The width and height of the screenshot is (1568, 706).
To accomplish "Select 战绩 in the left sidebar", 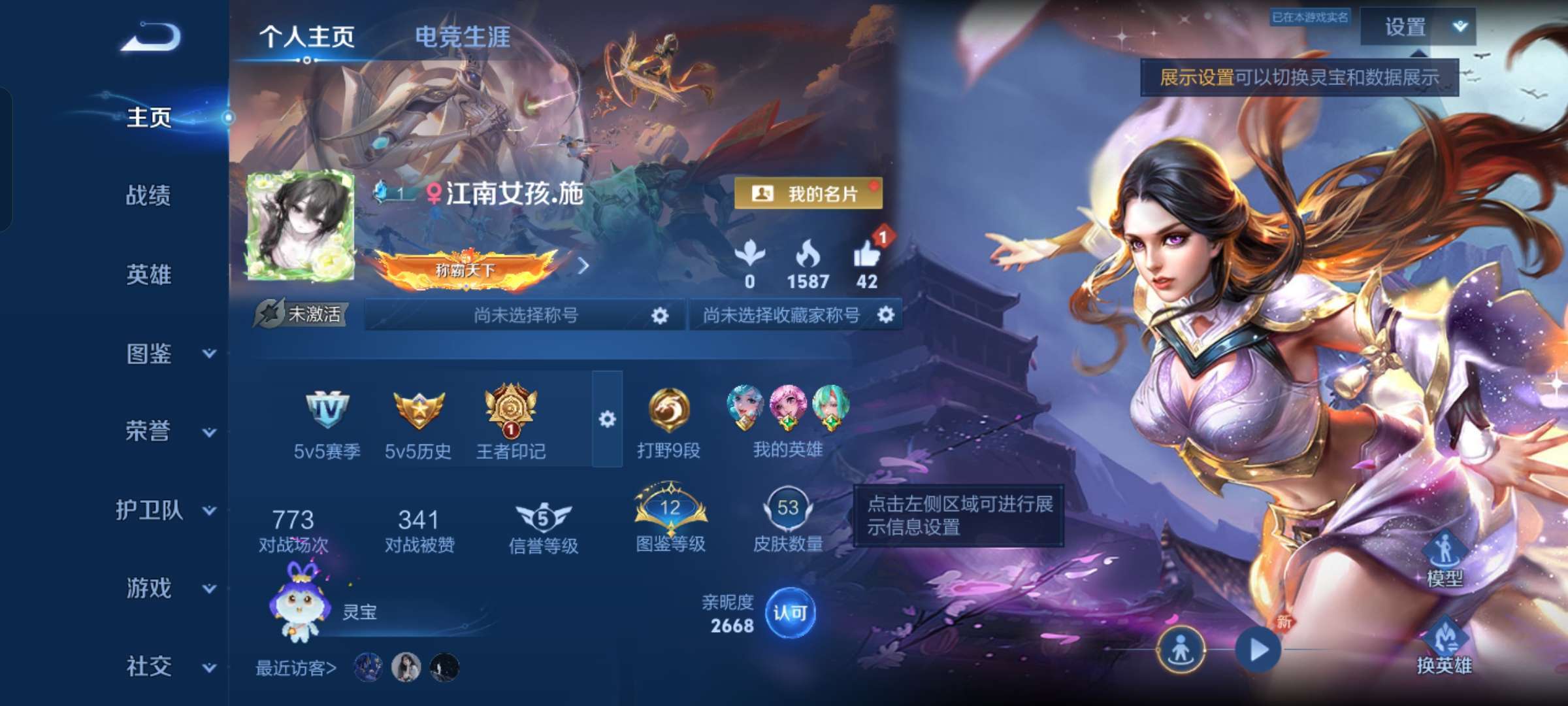I will coord(148,197).
